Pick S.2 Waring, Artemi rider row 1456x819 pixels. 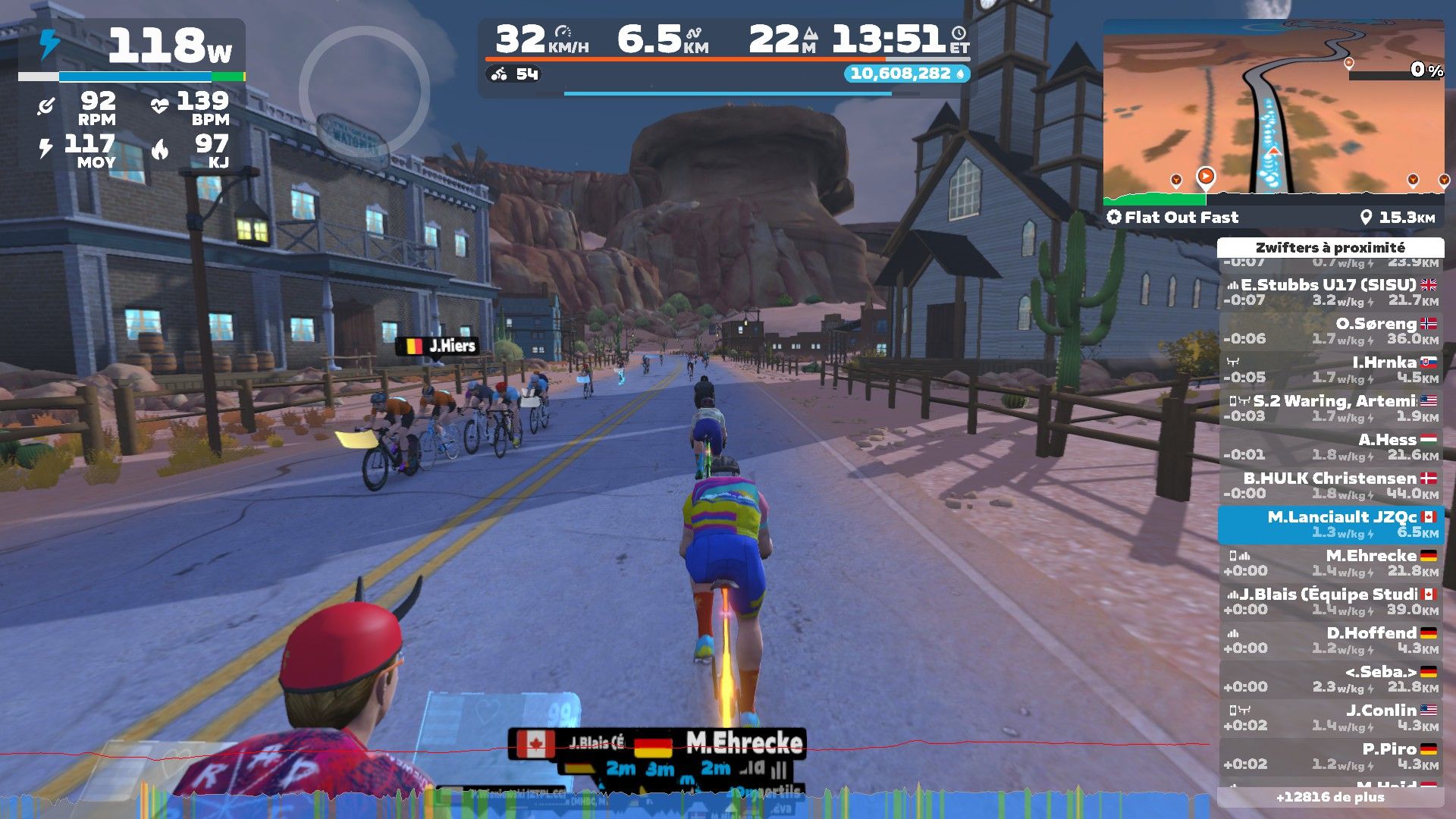[x=1331, y=408]
